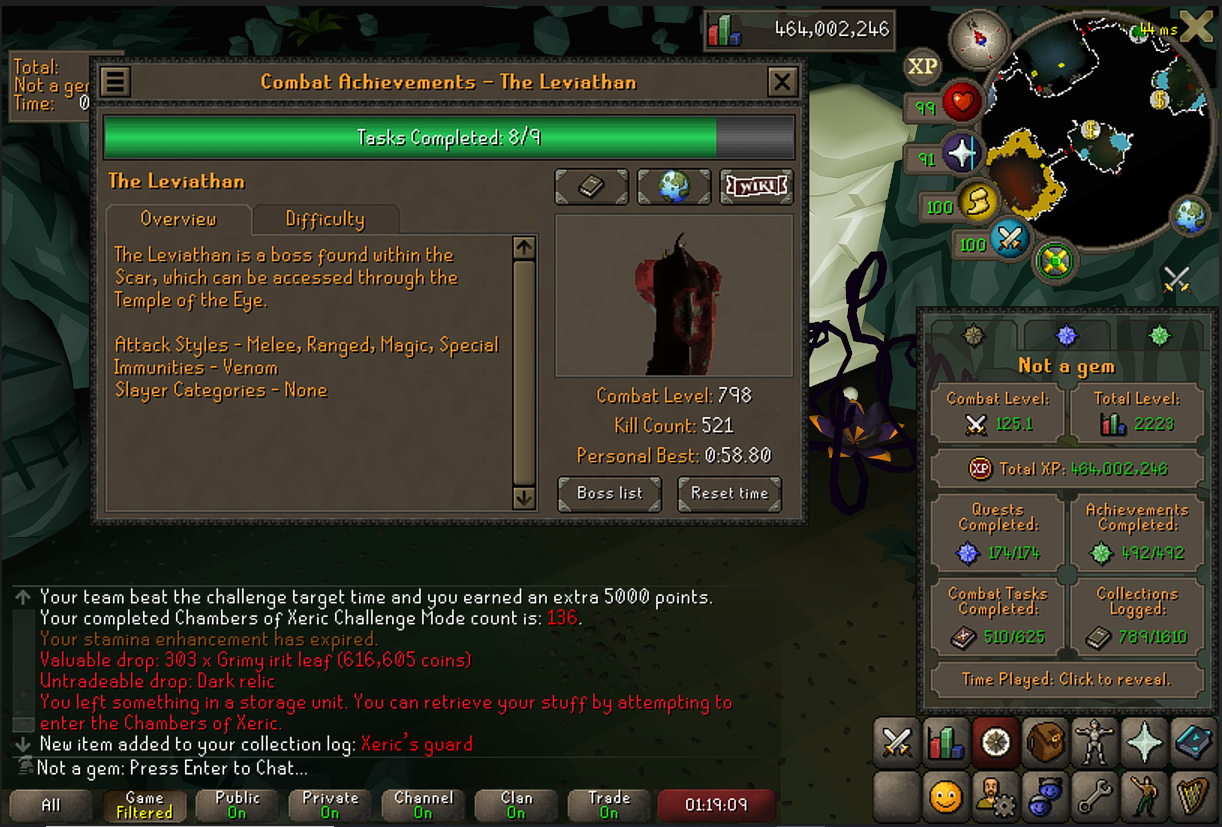Screen dimensions: 1222x827
Task: Select the Trade chat filter tab
Action: click(609, 805)
